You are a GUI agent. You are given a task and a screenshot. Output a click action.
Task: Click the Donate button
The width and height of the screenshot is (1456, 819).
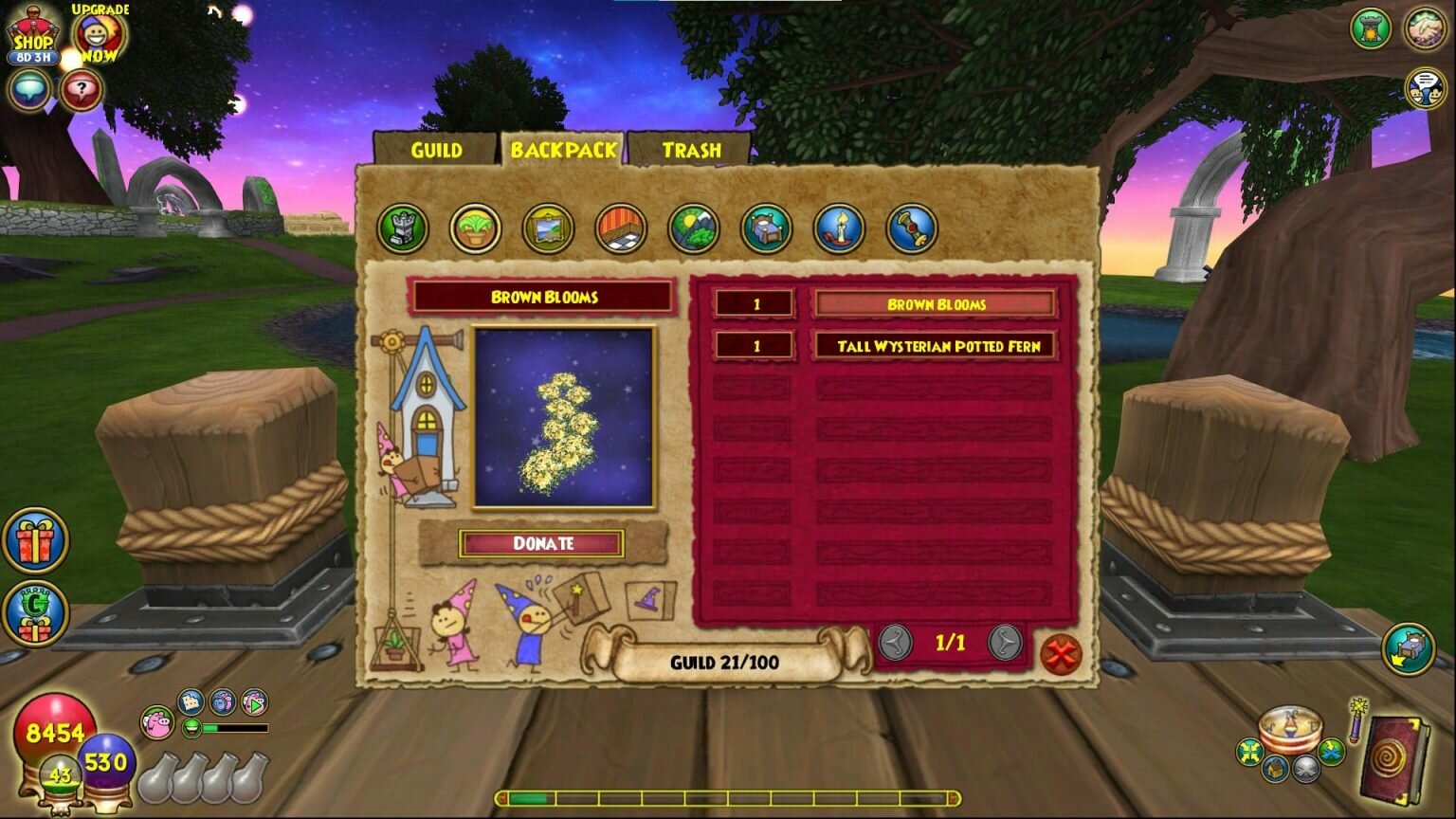tap(543, 544)
